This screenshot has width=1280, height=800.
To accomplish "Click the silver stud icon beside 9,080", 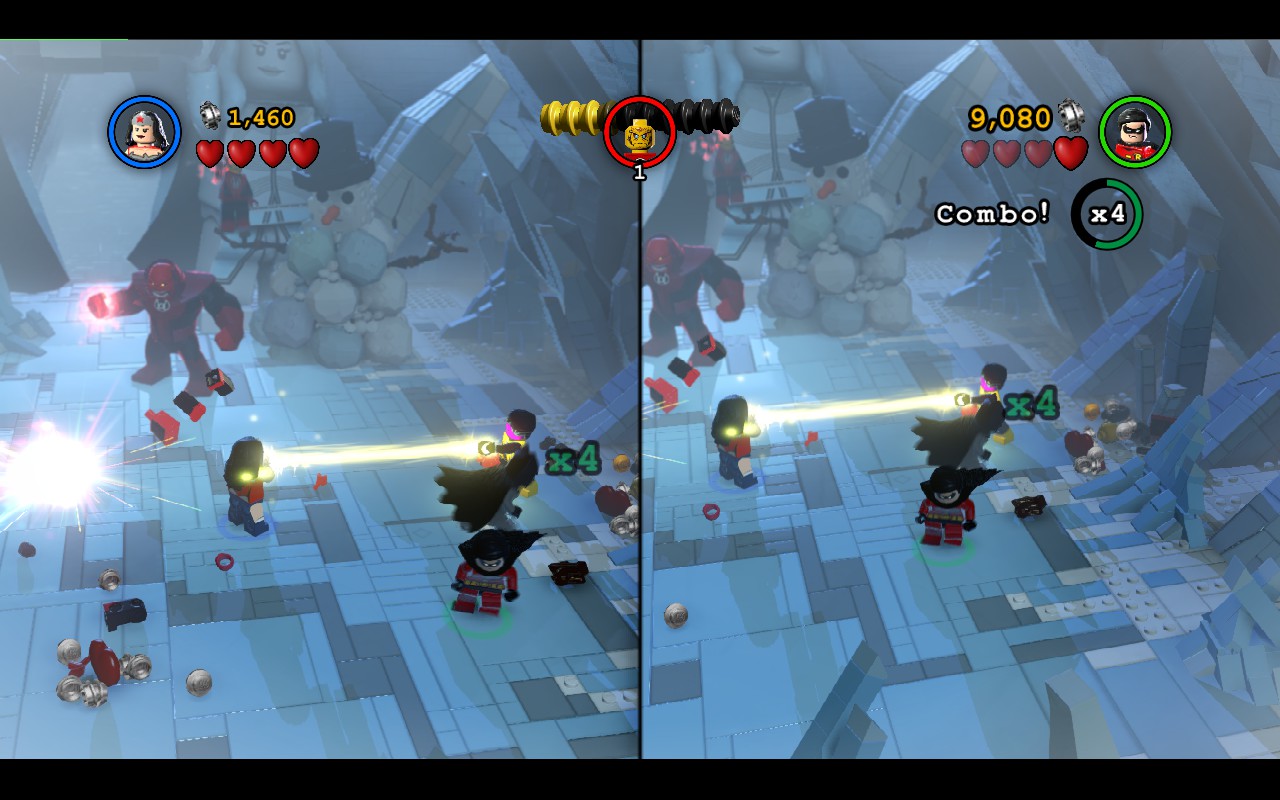I will click(x=1072, y=116).
